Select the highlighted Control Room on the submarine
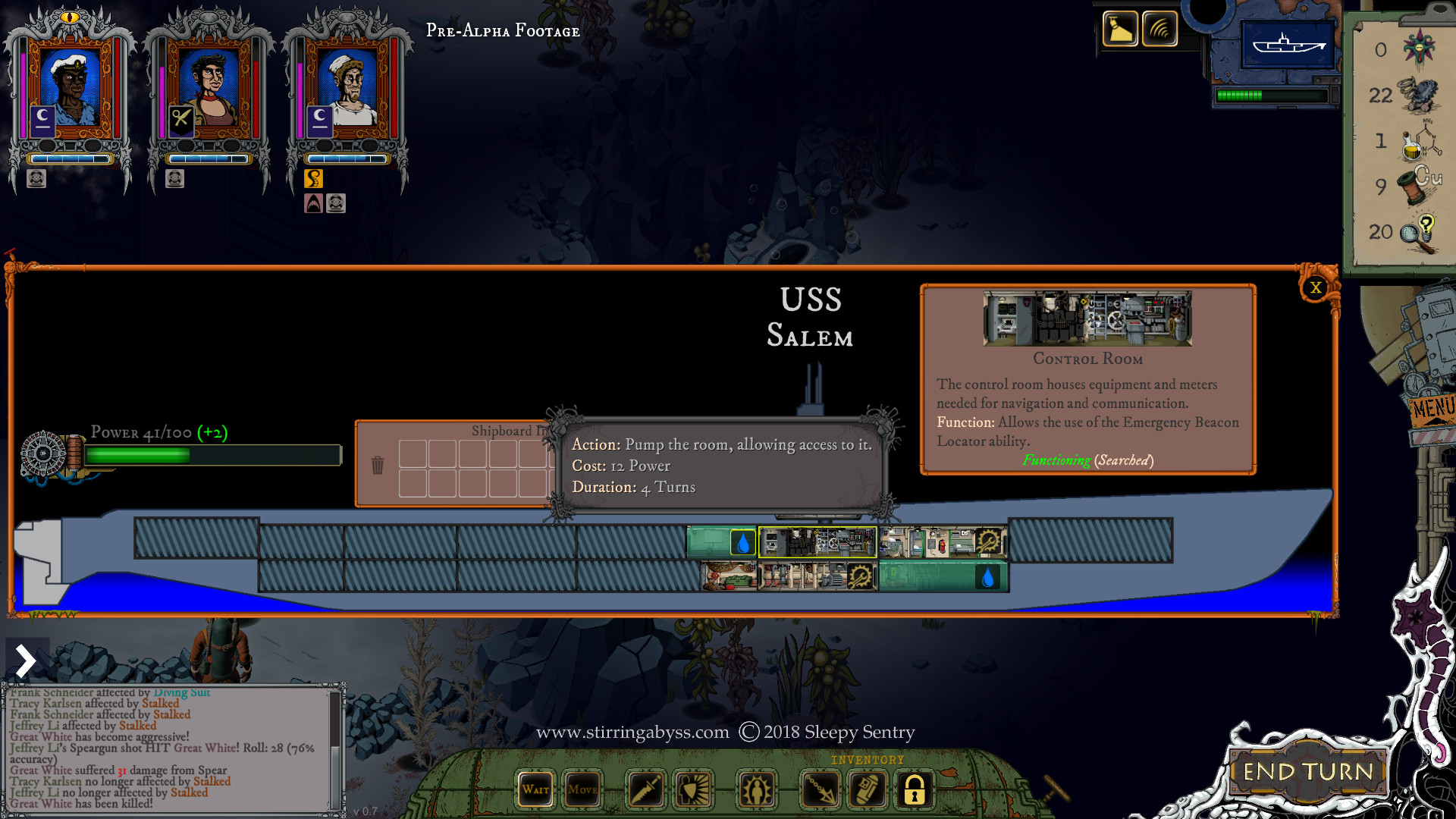This screenshot has height=819, width=1456. [x=817, y=542]
